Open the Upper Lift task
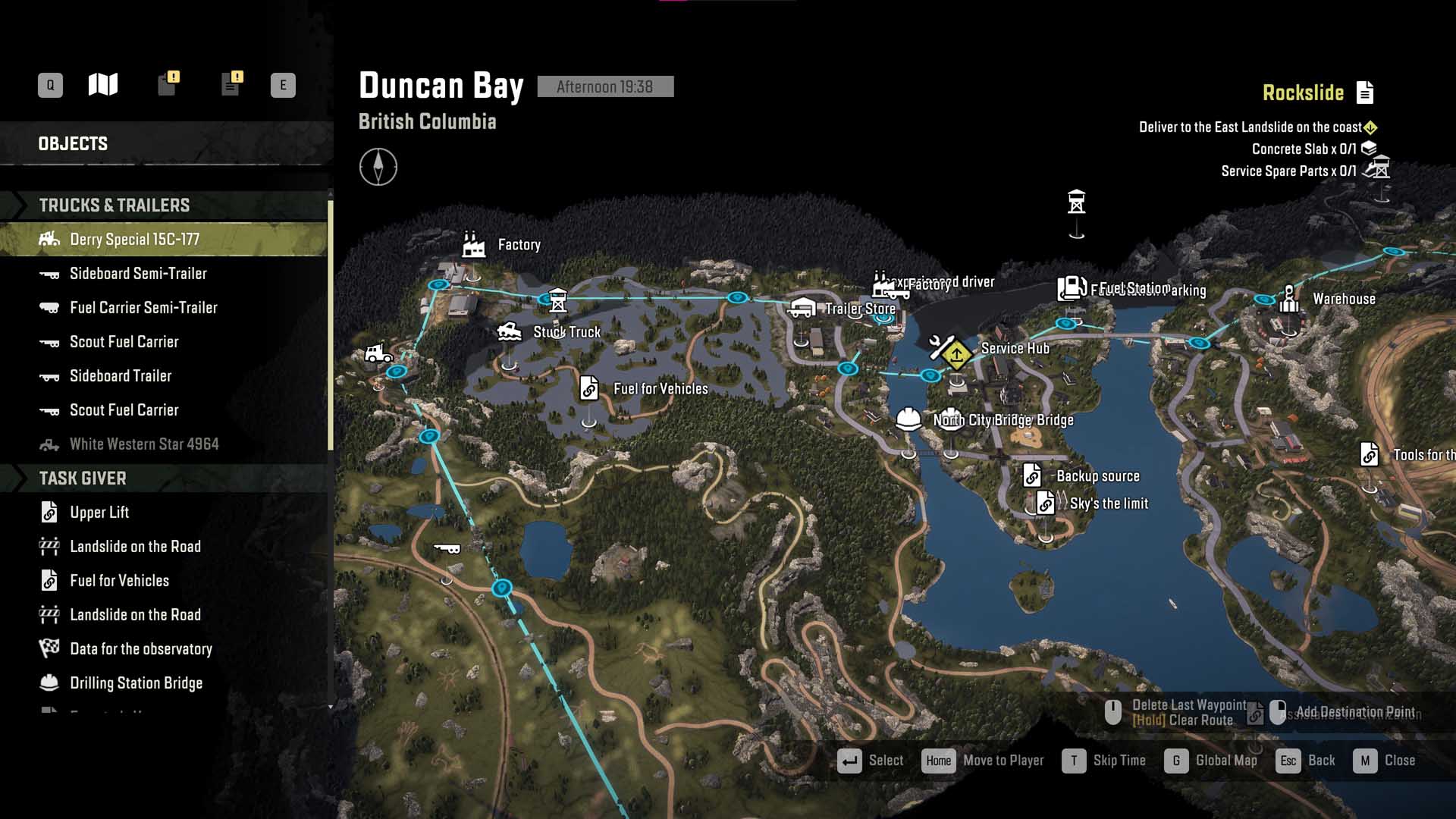Image resolution: width=1456 pixels, height=819 pixels. click(99, 513)
